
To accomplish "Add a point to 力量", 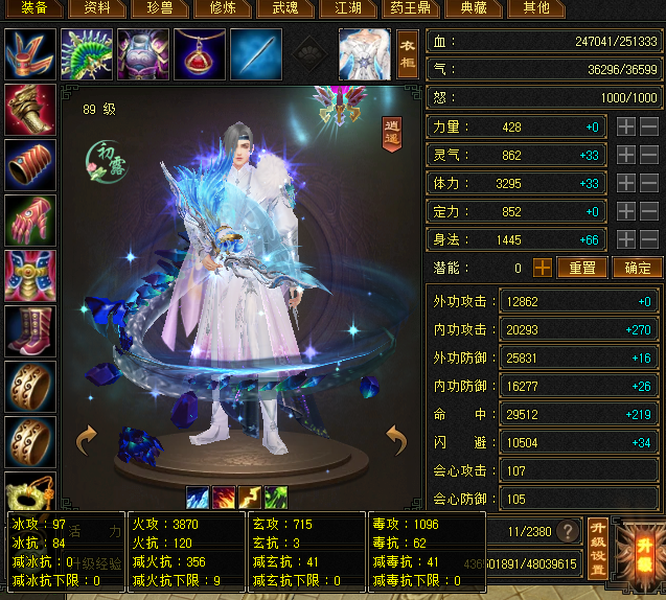I will [624, 127].
